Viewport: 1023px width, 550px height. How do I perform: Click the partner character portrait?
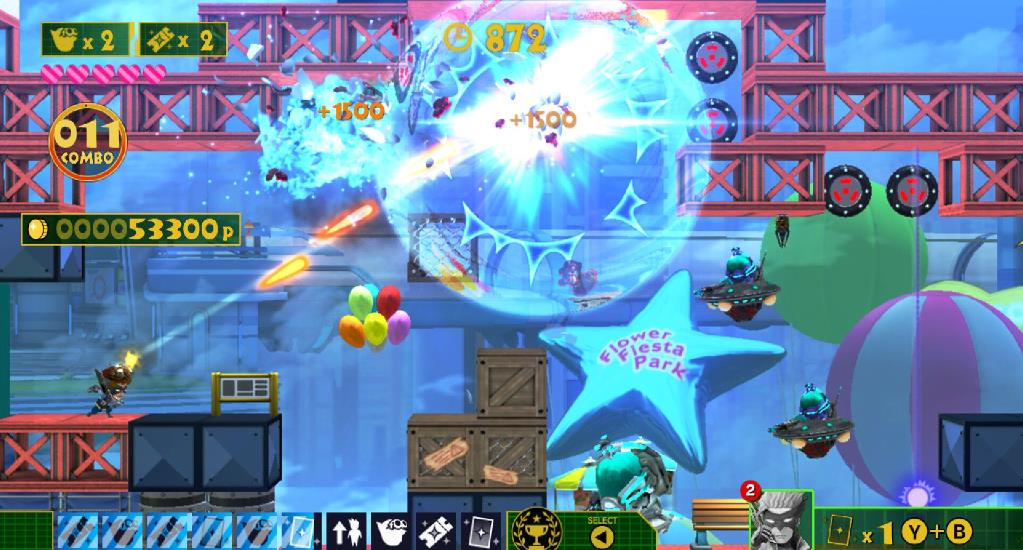click(780, 518)
